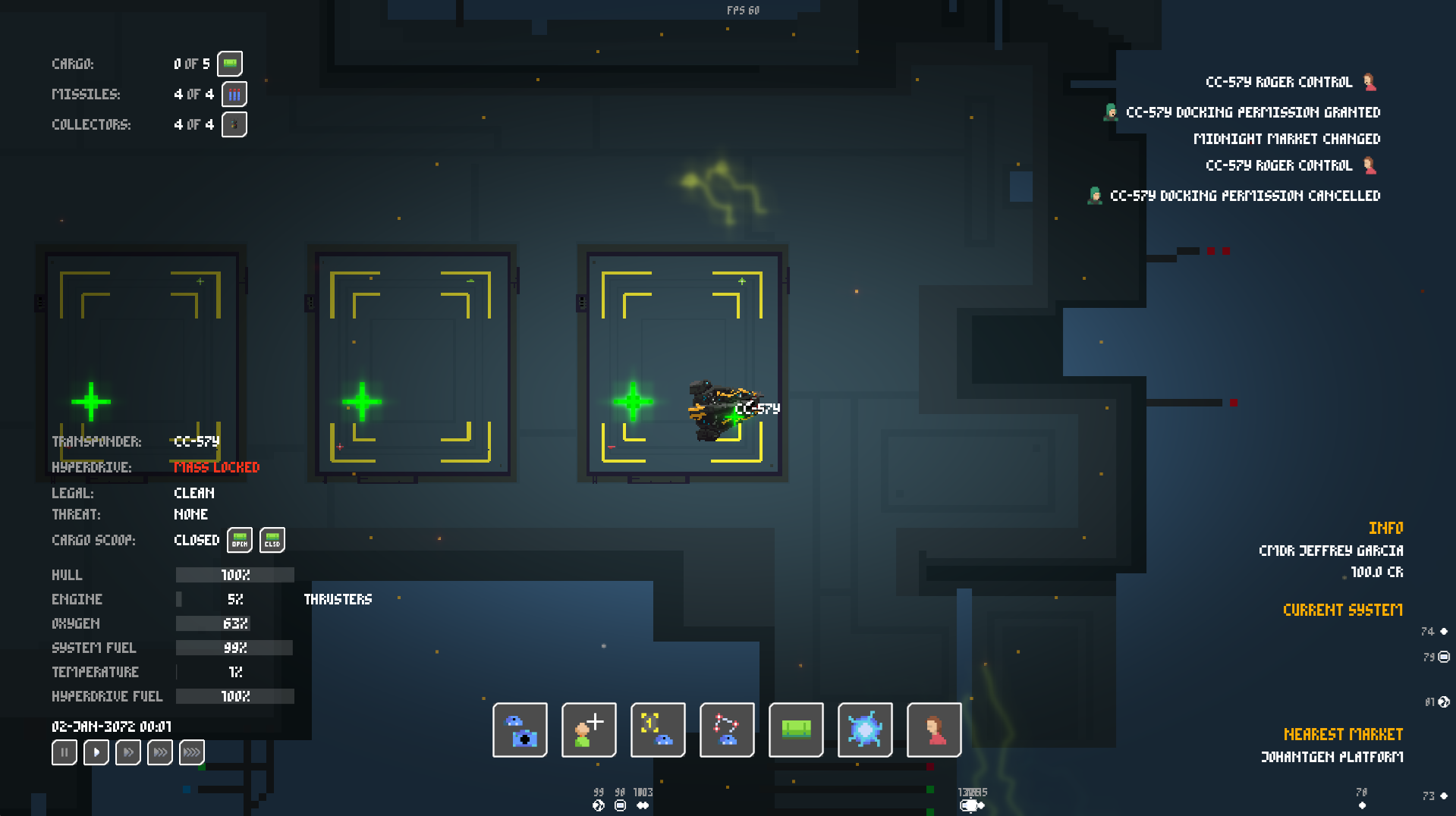Select the add crew member icon
Screen dimensions: 1456x816
pos(588,730)
